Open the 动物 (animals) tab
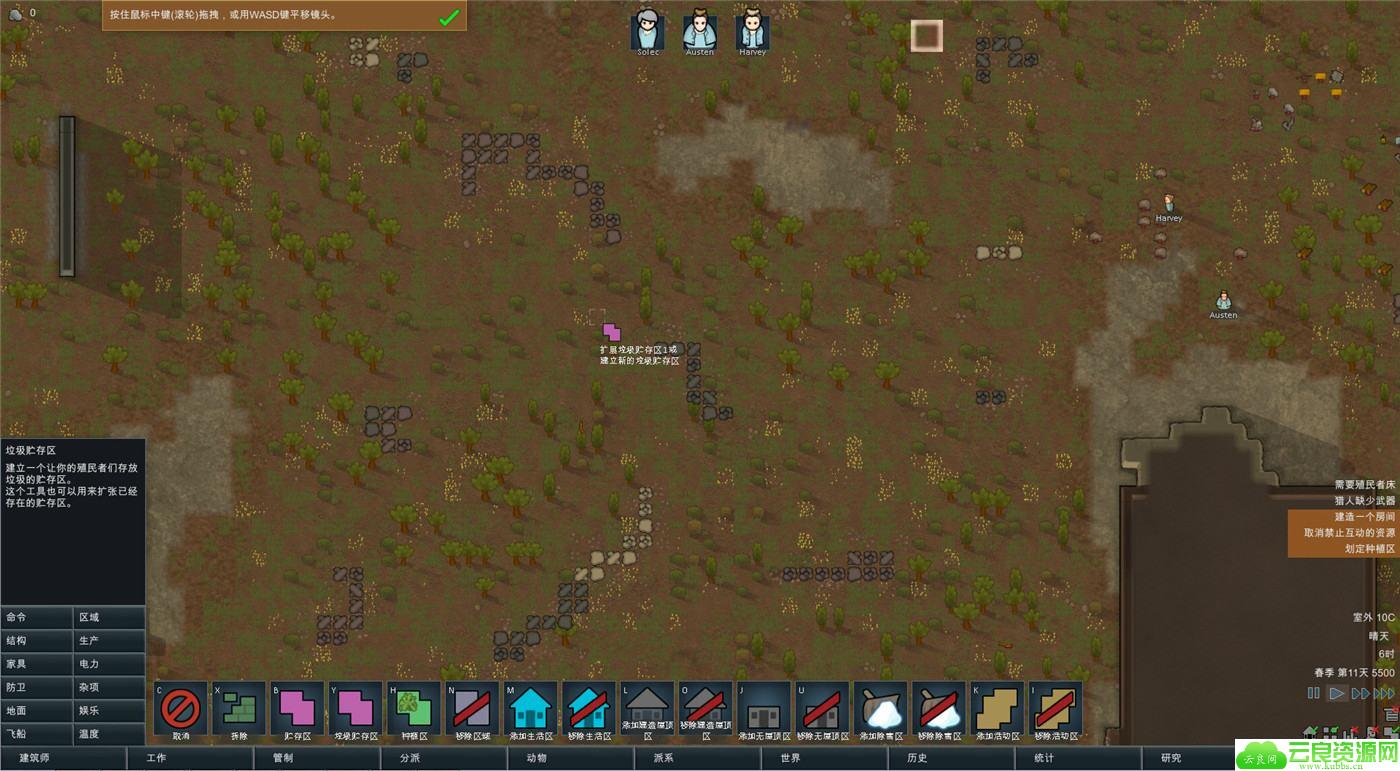The height and width of the screenshot is (771, 1400). (536, 758)
